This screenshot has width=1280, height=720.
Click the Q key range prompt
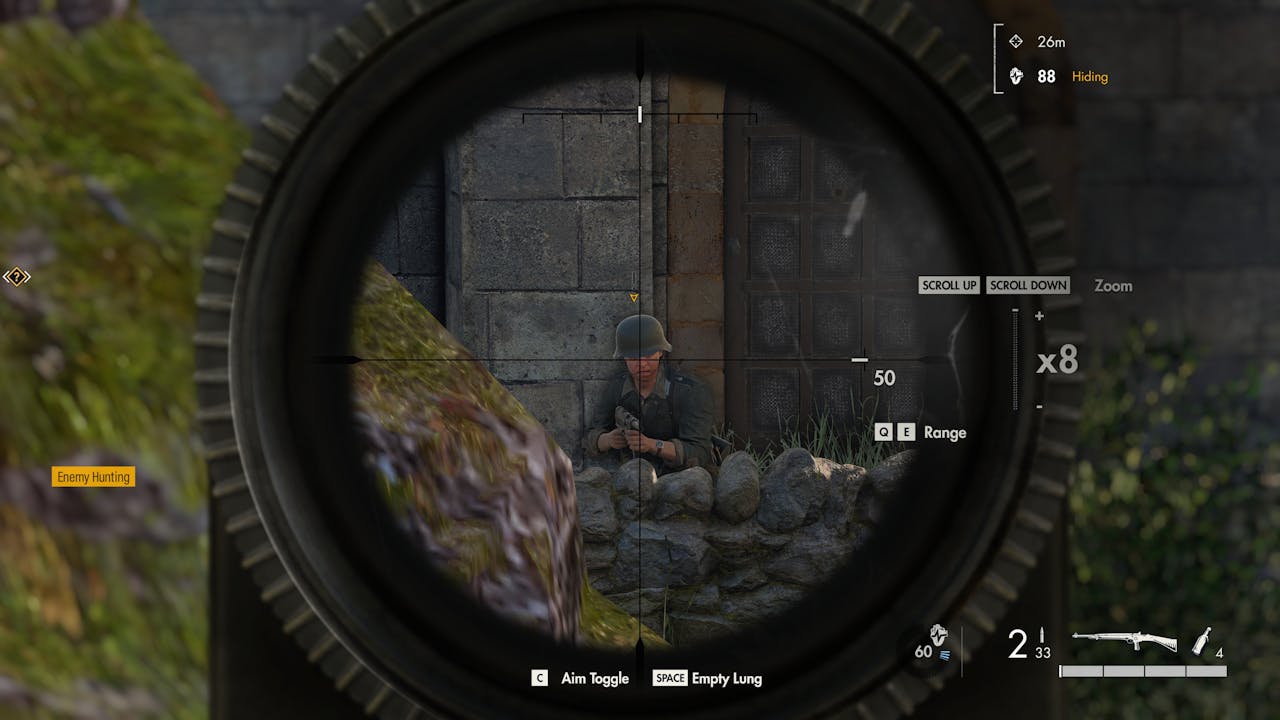tap(882, 432)
